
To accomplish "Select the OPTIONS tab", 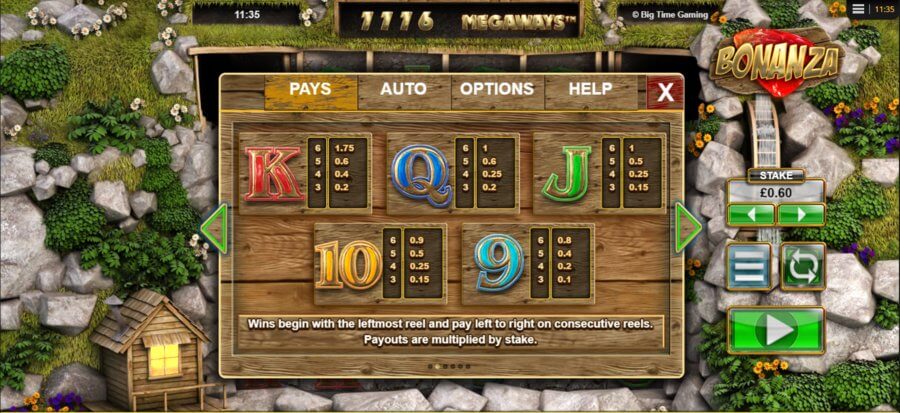I will [x=496, y=90].
